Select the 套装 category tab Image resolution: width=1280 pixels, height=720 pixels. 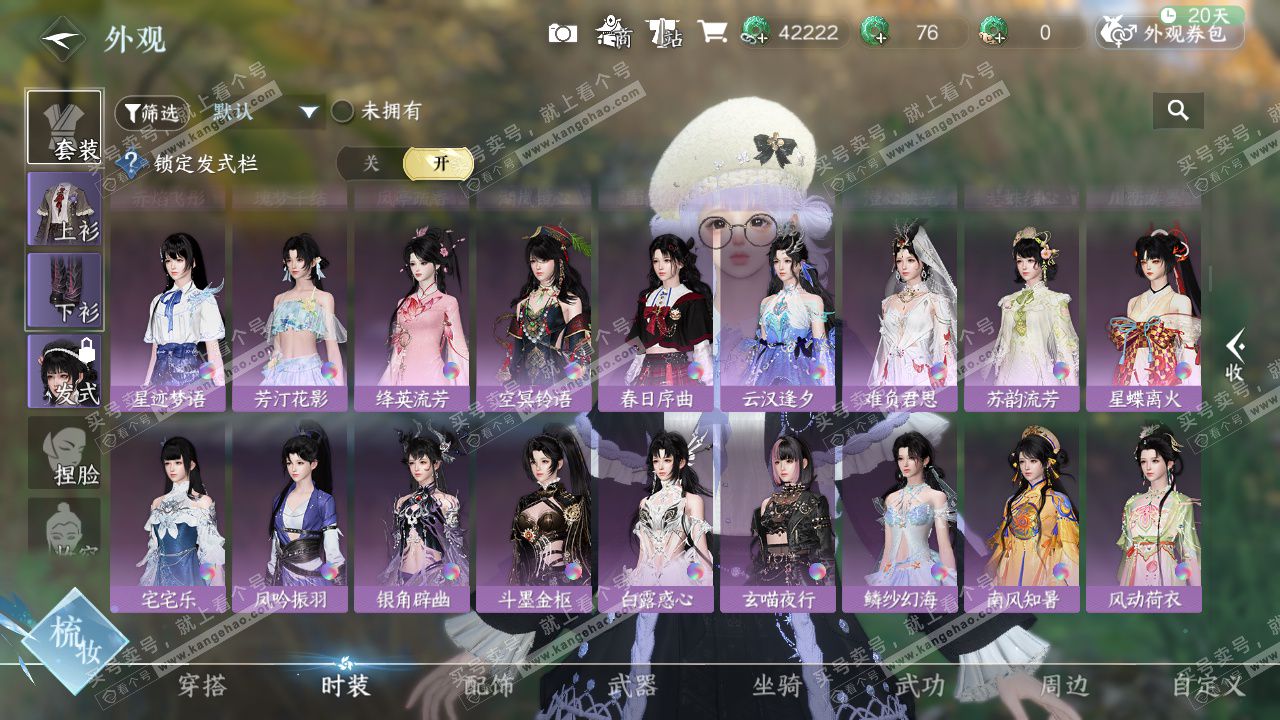(x=64, y=127)
